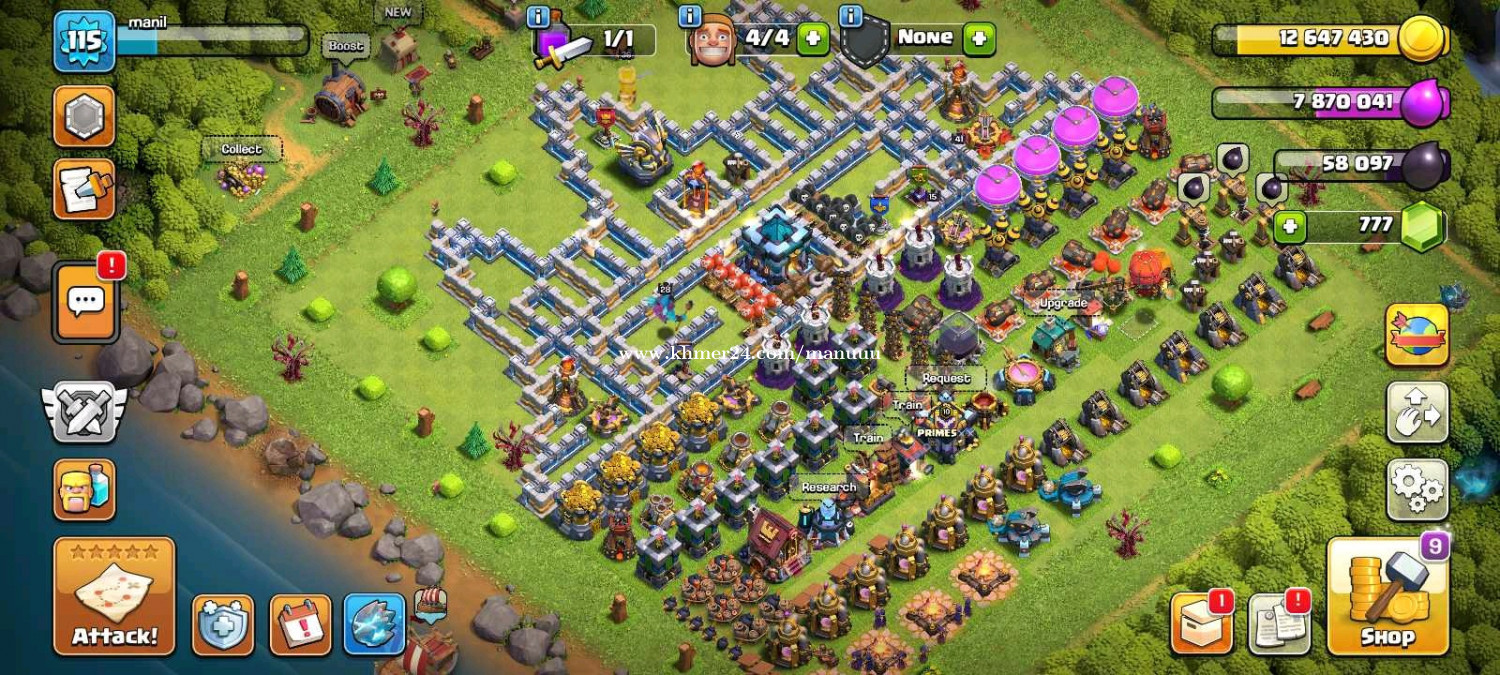
Task: Open the notes pages with red alert
Action: [1279, 625]
